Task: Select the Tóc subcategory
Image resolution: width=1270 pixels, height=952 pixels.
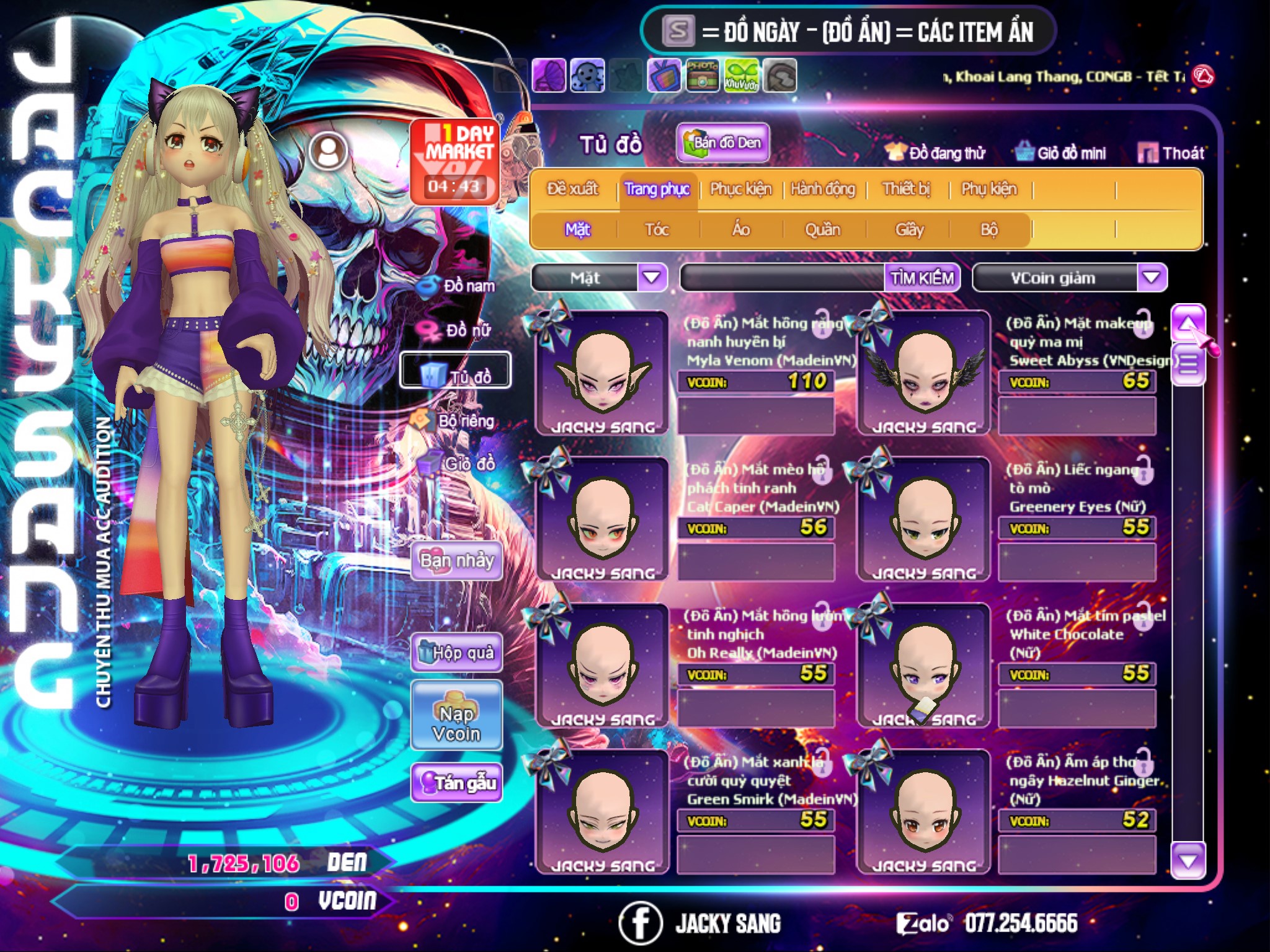Action: [x=657, y=230]
